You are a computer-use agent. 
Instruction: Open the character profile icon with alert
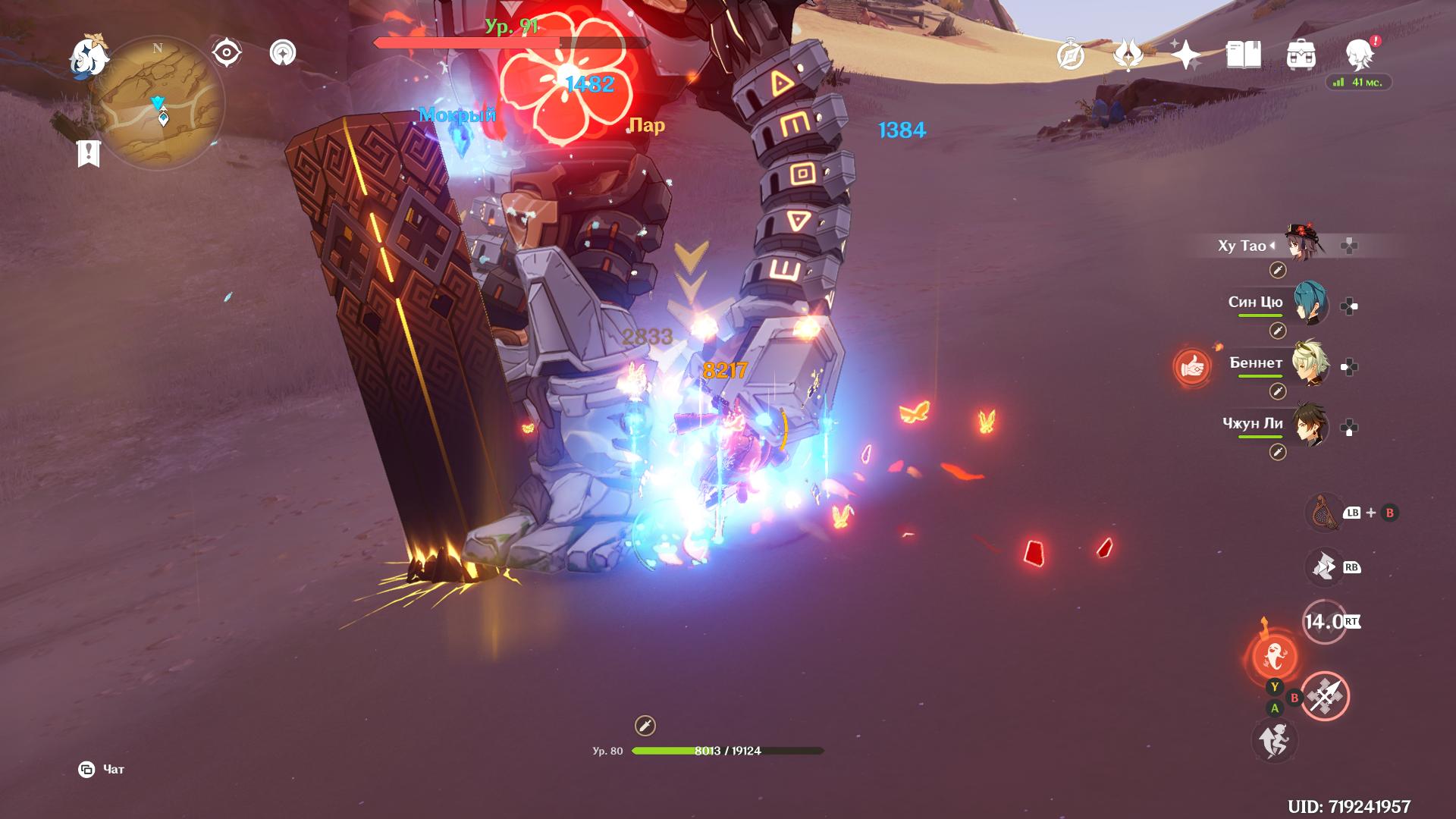click(1360, 55)
